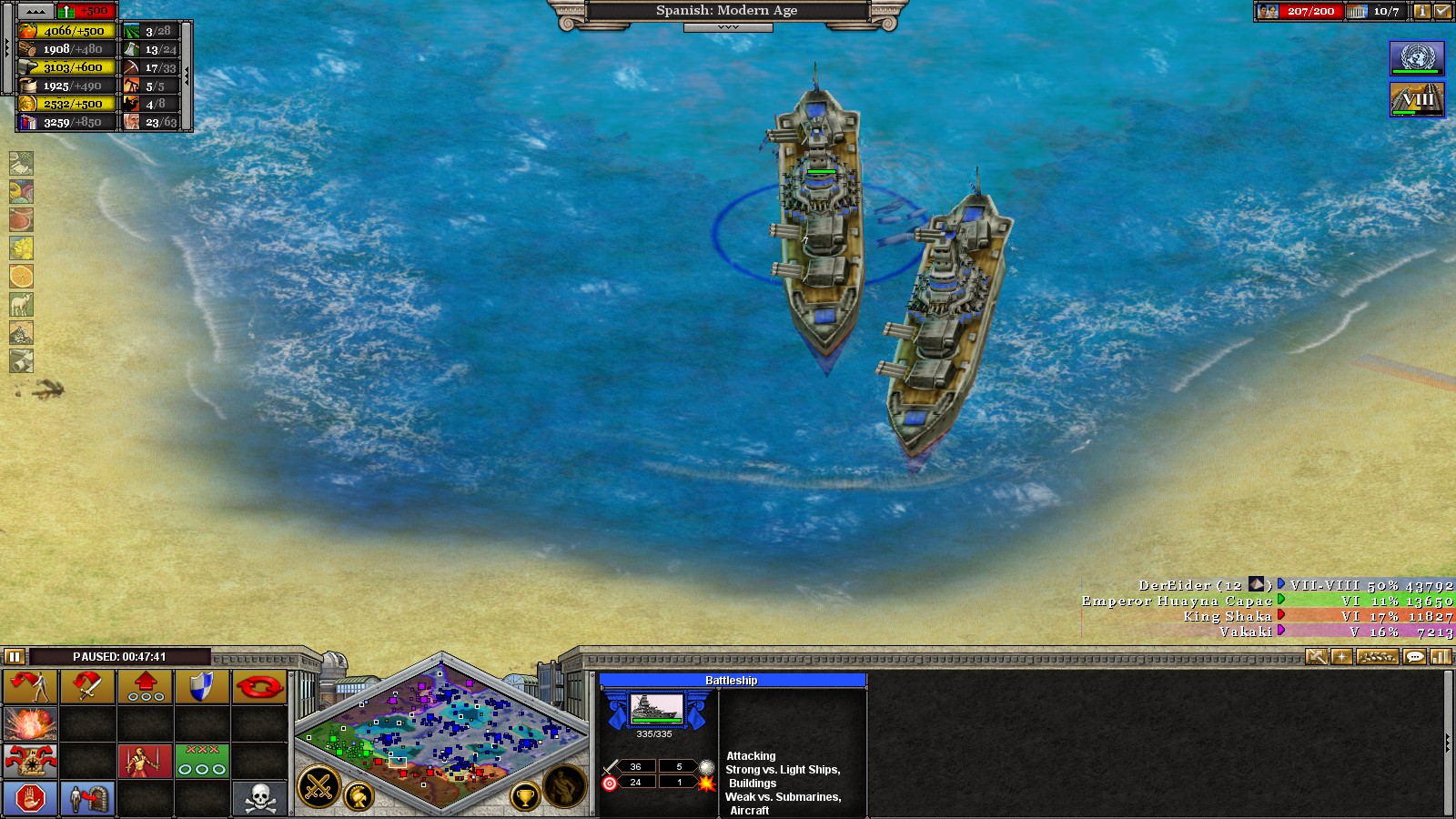Open the chat speech bubble icon
This screenshot has height=819, width=1456.
point(1414,656)
